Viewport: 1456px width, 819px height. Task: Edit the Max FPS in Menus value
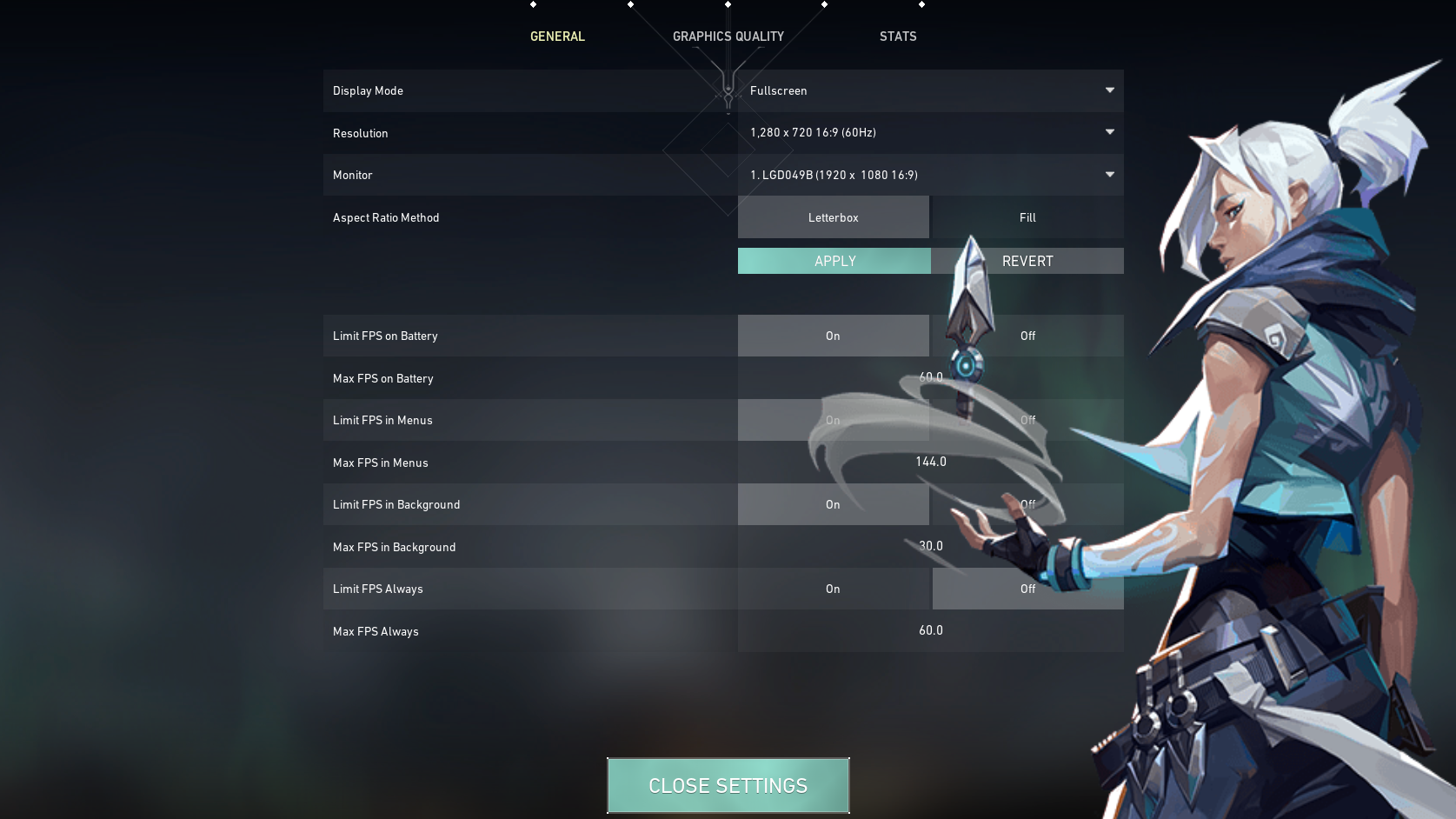click(x=930, y=462)
